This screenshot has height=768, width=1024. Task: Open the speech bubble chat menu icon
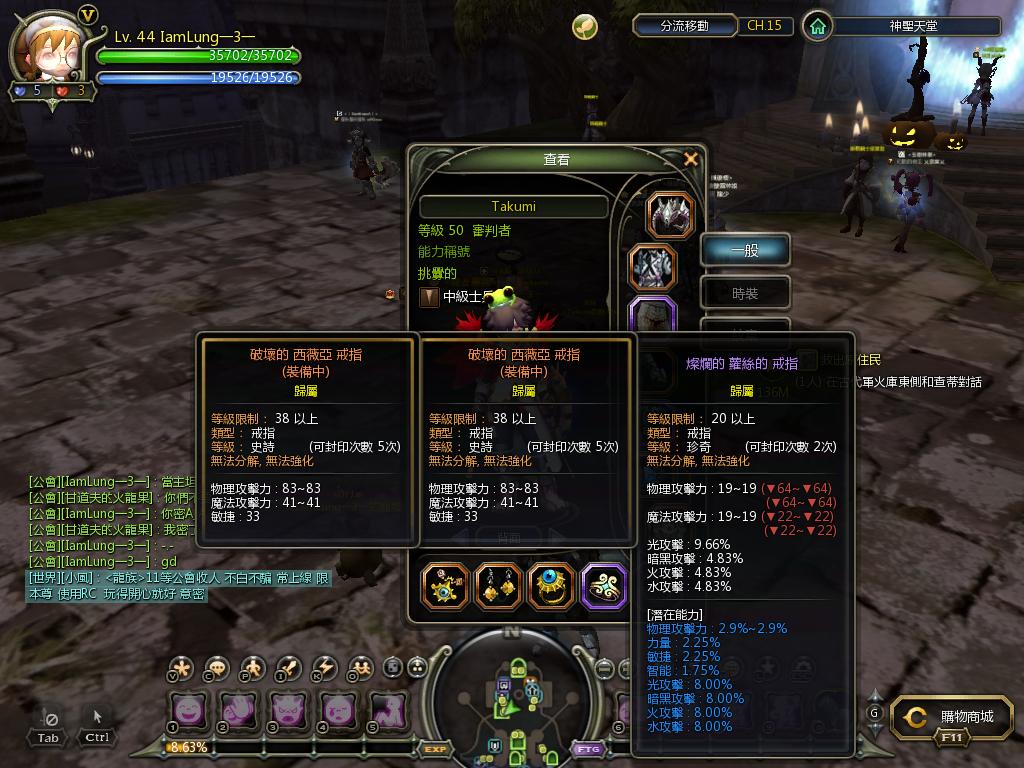pos(216,668)
